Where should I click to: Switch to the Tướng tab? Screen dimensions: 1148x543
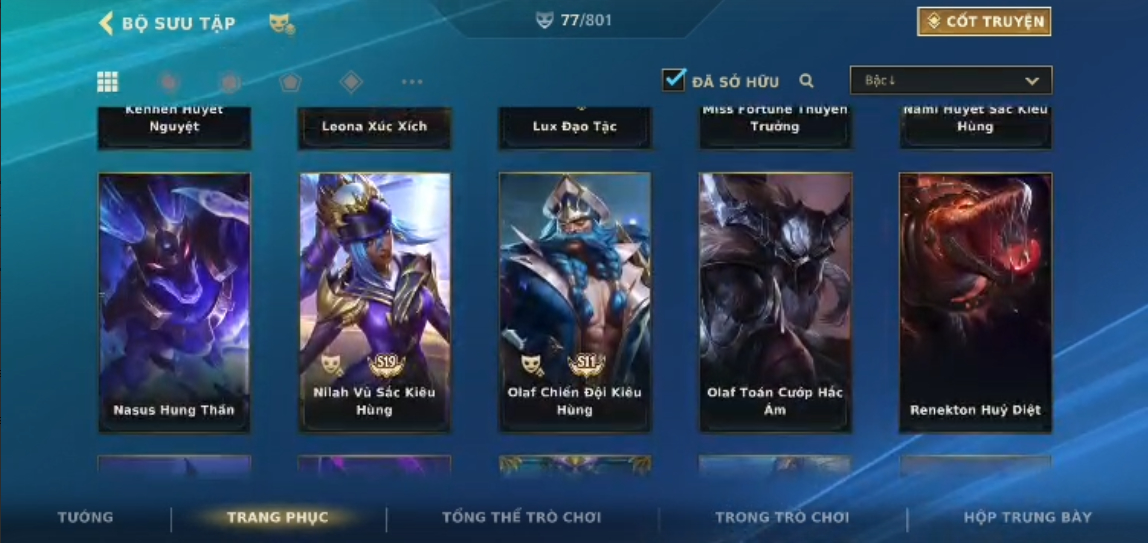85,517
